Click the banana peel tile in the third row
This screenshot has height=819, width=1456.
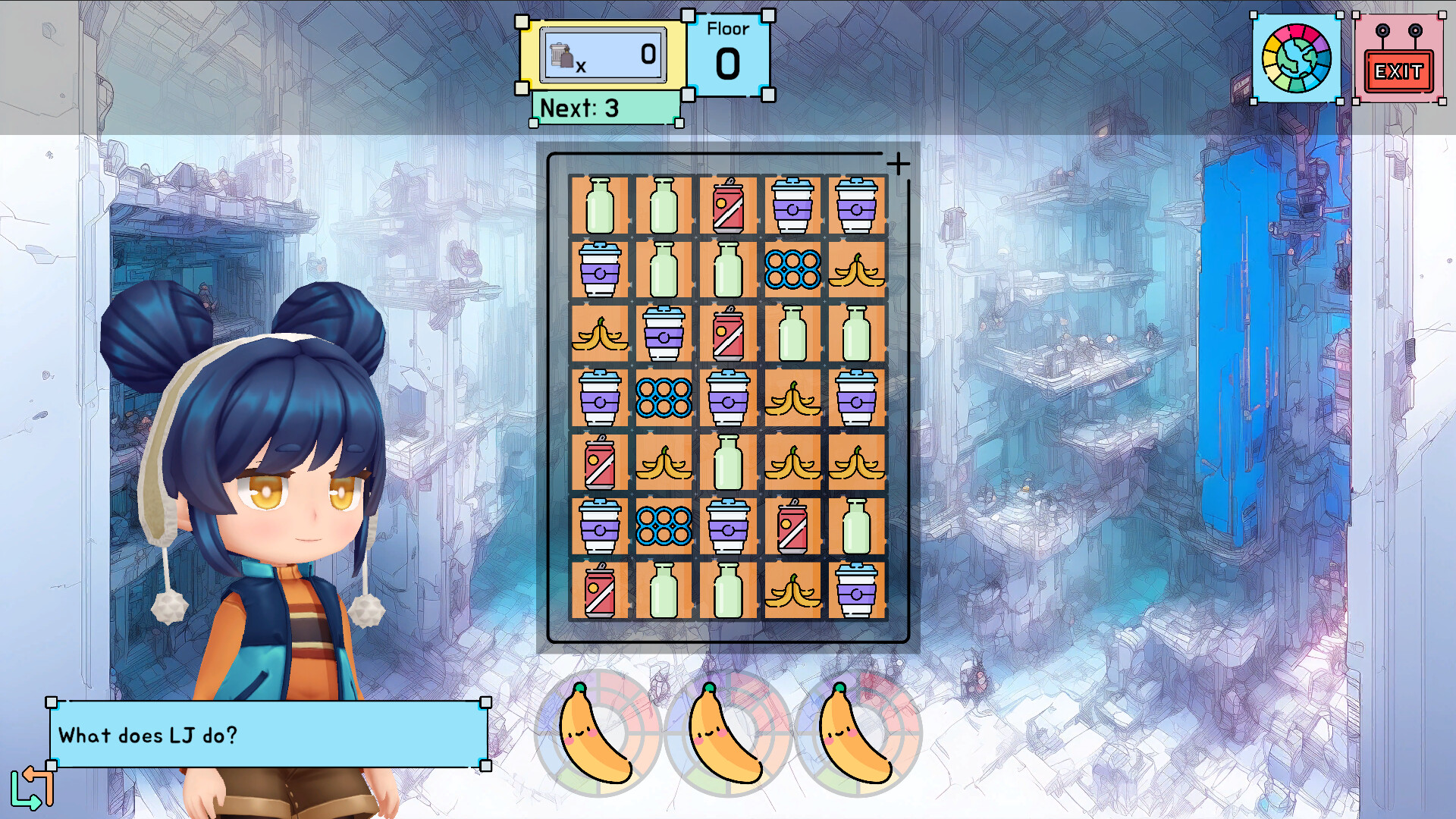click(599, 334)
